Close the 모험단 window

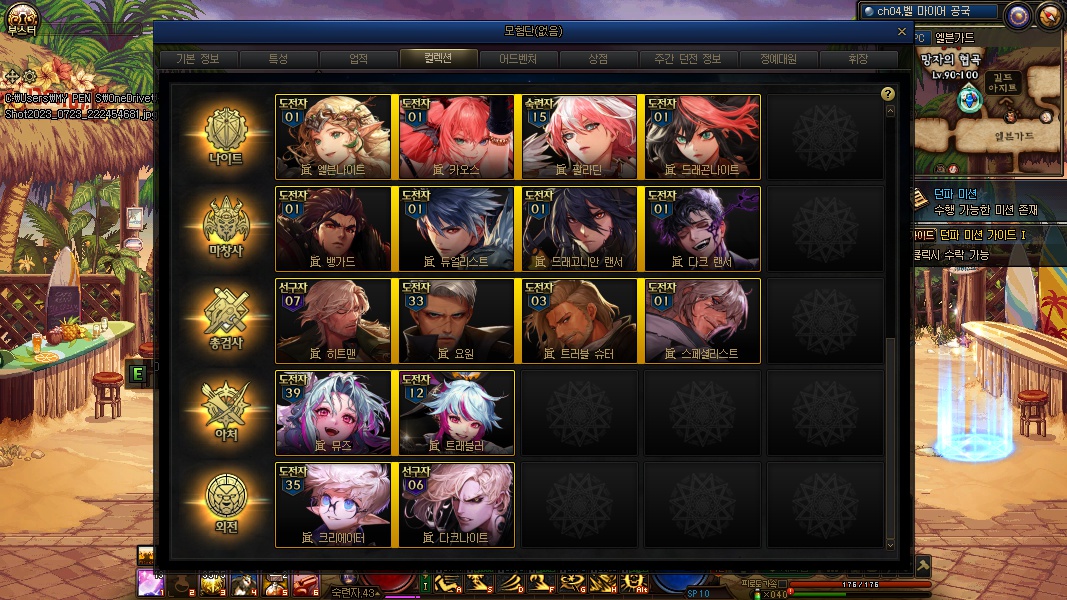902,32
